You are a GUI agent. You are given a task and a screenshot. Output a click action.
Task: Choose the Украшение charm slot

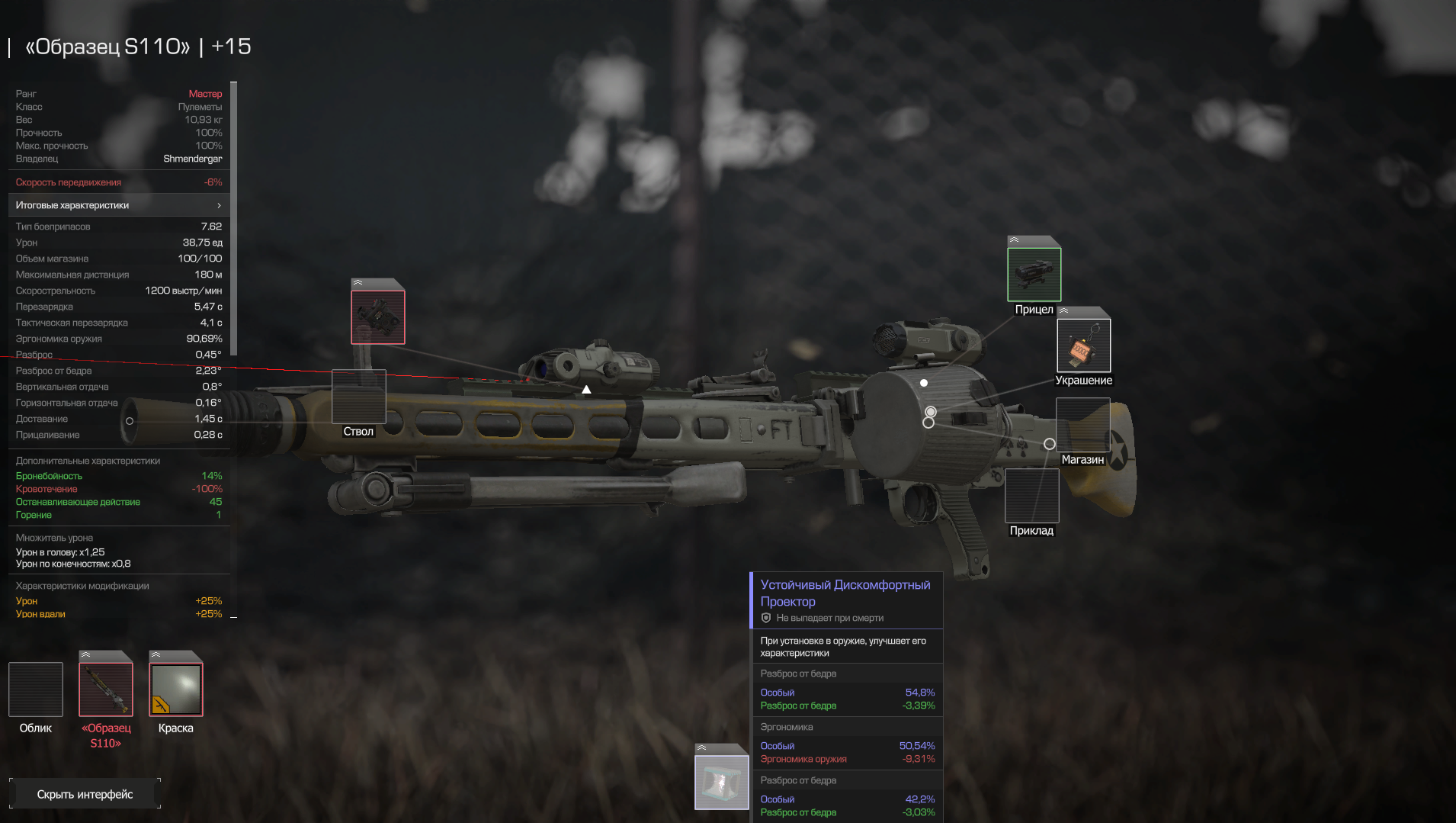tap(1083, 346)
